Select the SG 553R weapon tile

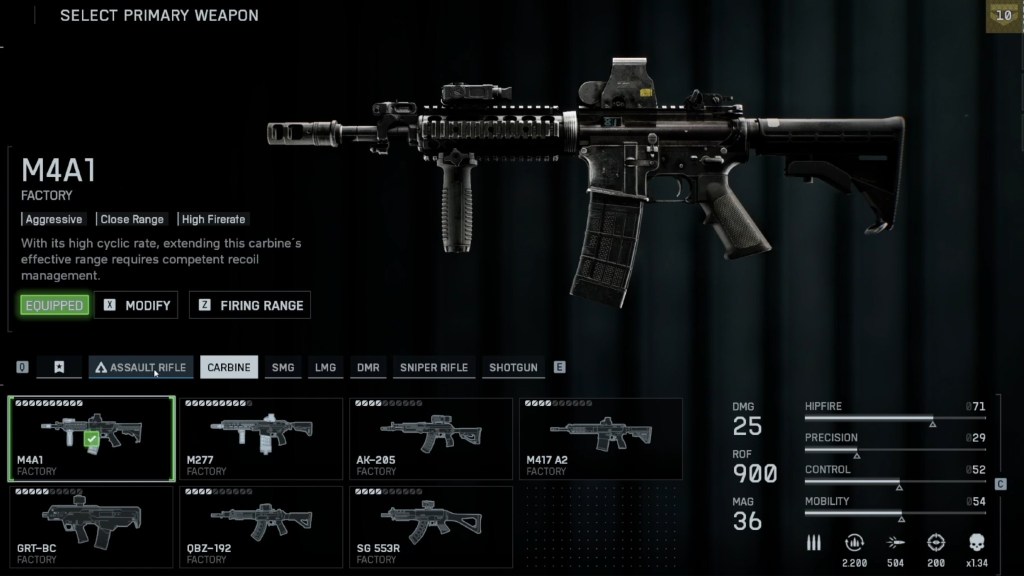point(431,526)
